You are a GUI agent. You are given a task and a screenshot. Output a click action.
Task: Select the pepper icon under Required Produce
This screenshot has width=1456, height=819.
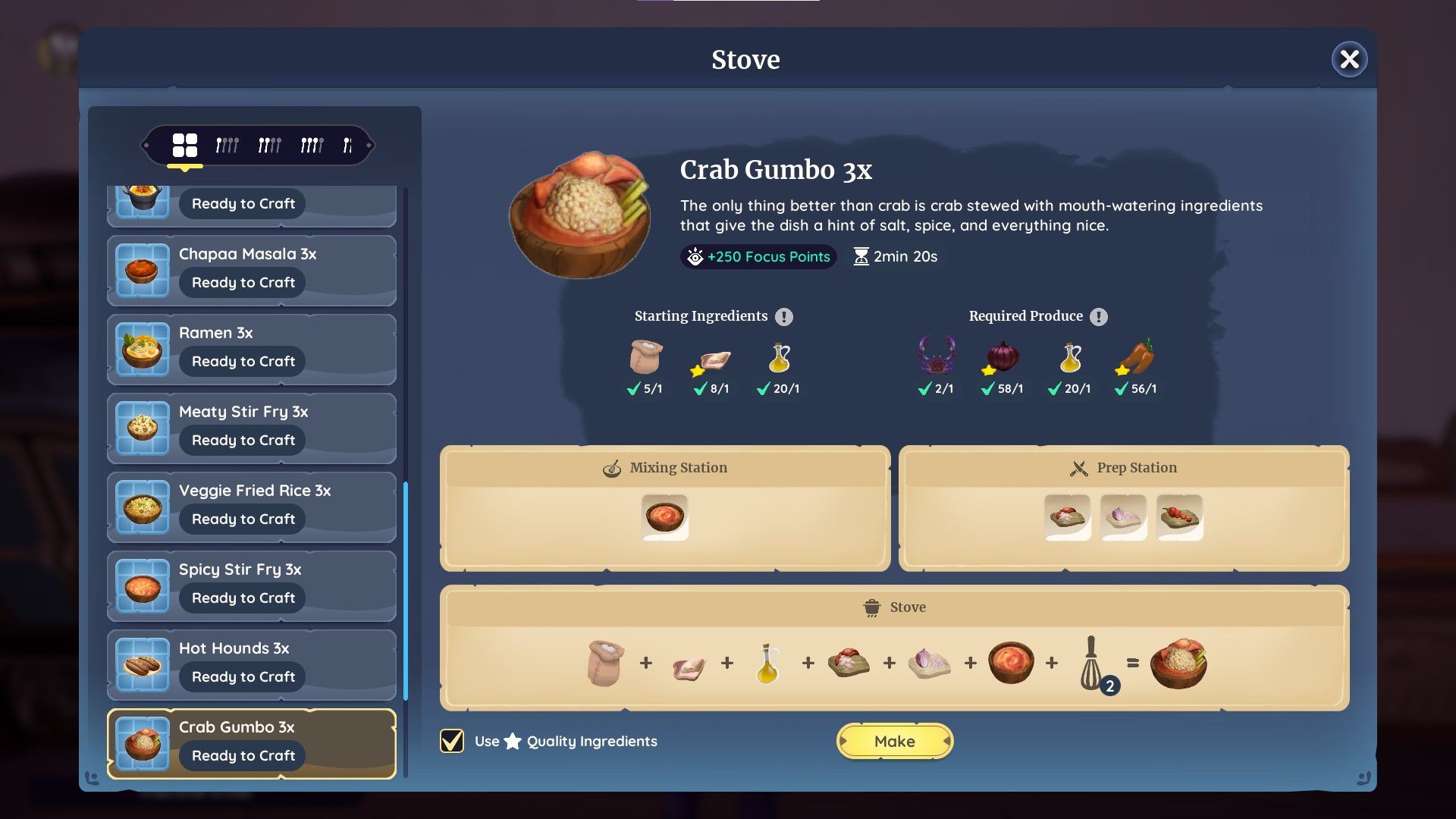1137,355
